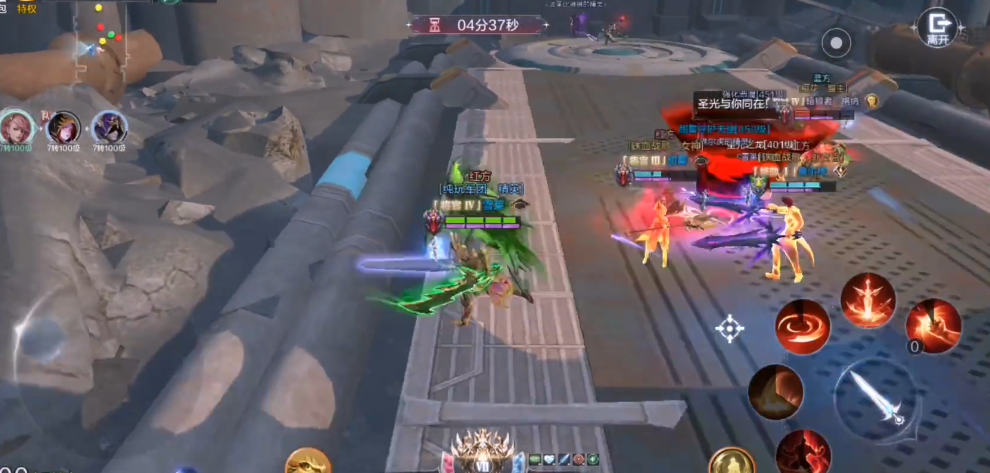Open the 特权 privilege menu
Viewport: 990px width, 473px height.
pos(27,8)
